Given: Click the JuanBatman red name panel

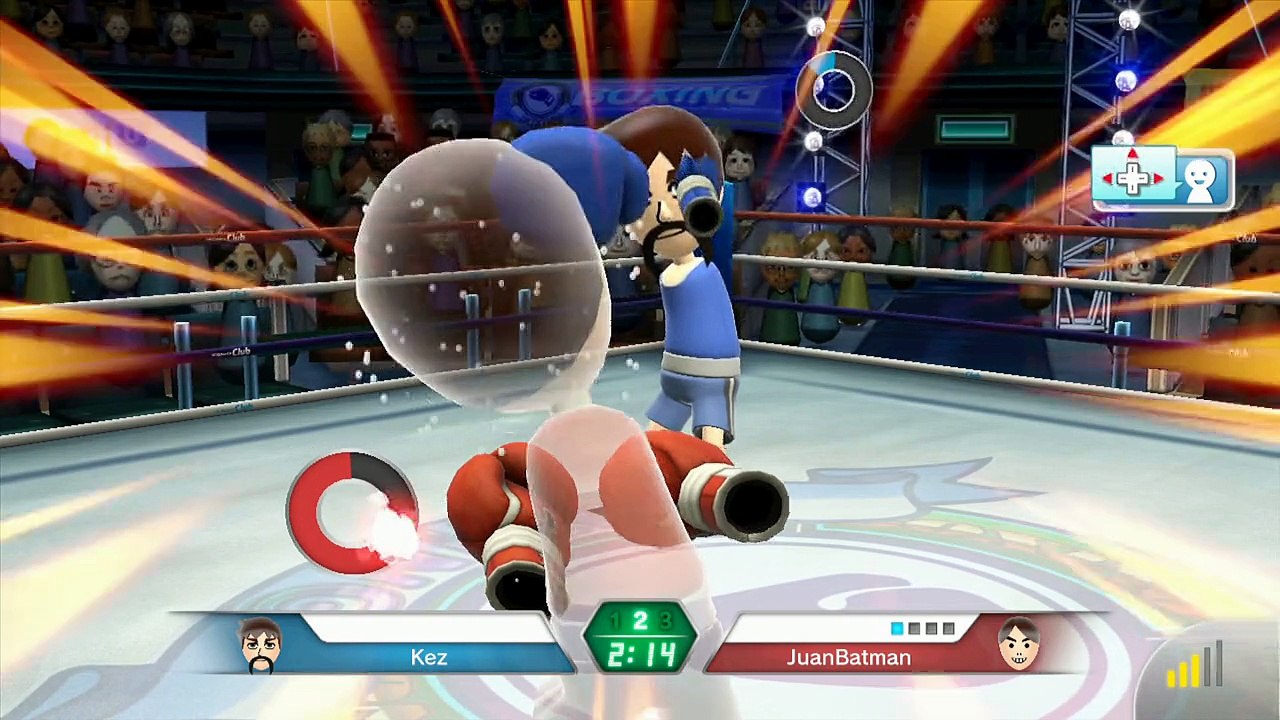Looking at the screenshot, I should click(848, 657).
